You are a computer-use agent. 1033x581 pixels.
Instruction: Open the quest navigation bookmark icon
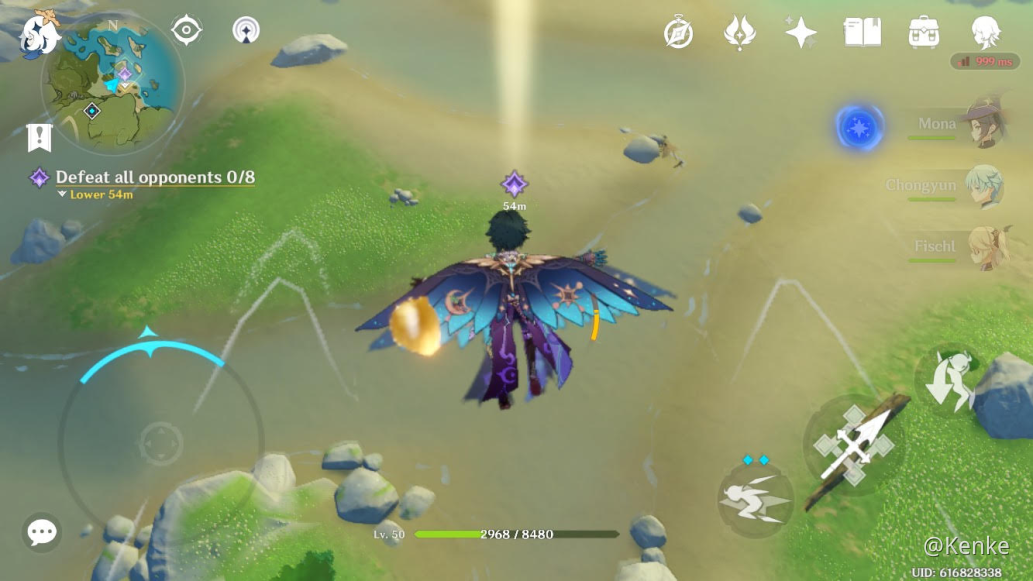click(x=39, y=137)
